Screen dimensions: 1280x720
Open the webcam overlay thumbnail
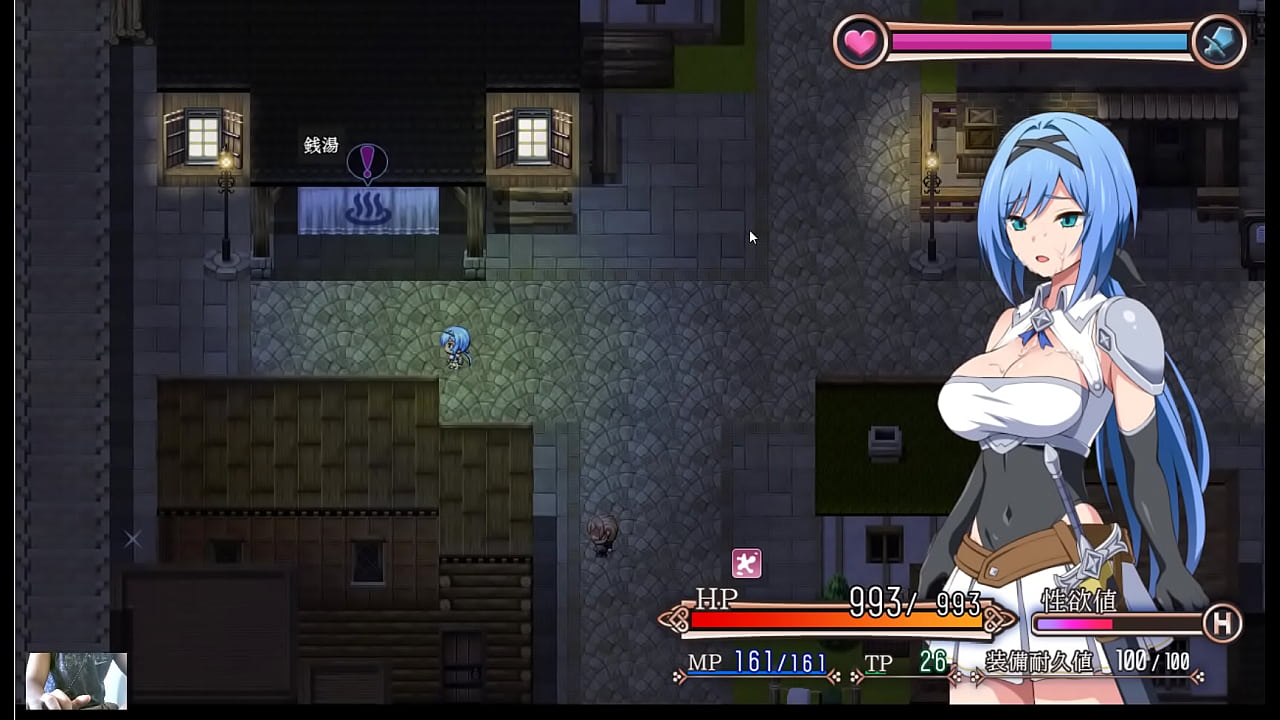(x=76, y=681)
